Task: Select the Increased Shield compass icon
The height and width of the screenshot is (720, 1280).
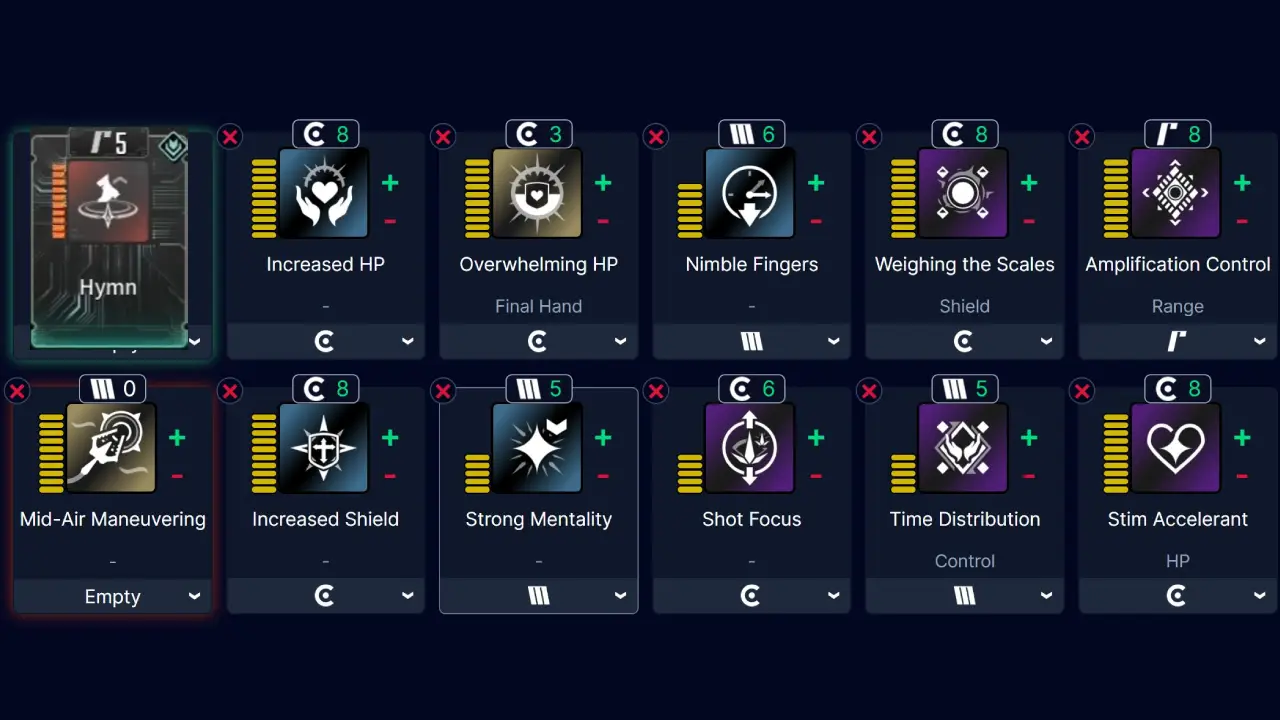Action: 325,448
